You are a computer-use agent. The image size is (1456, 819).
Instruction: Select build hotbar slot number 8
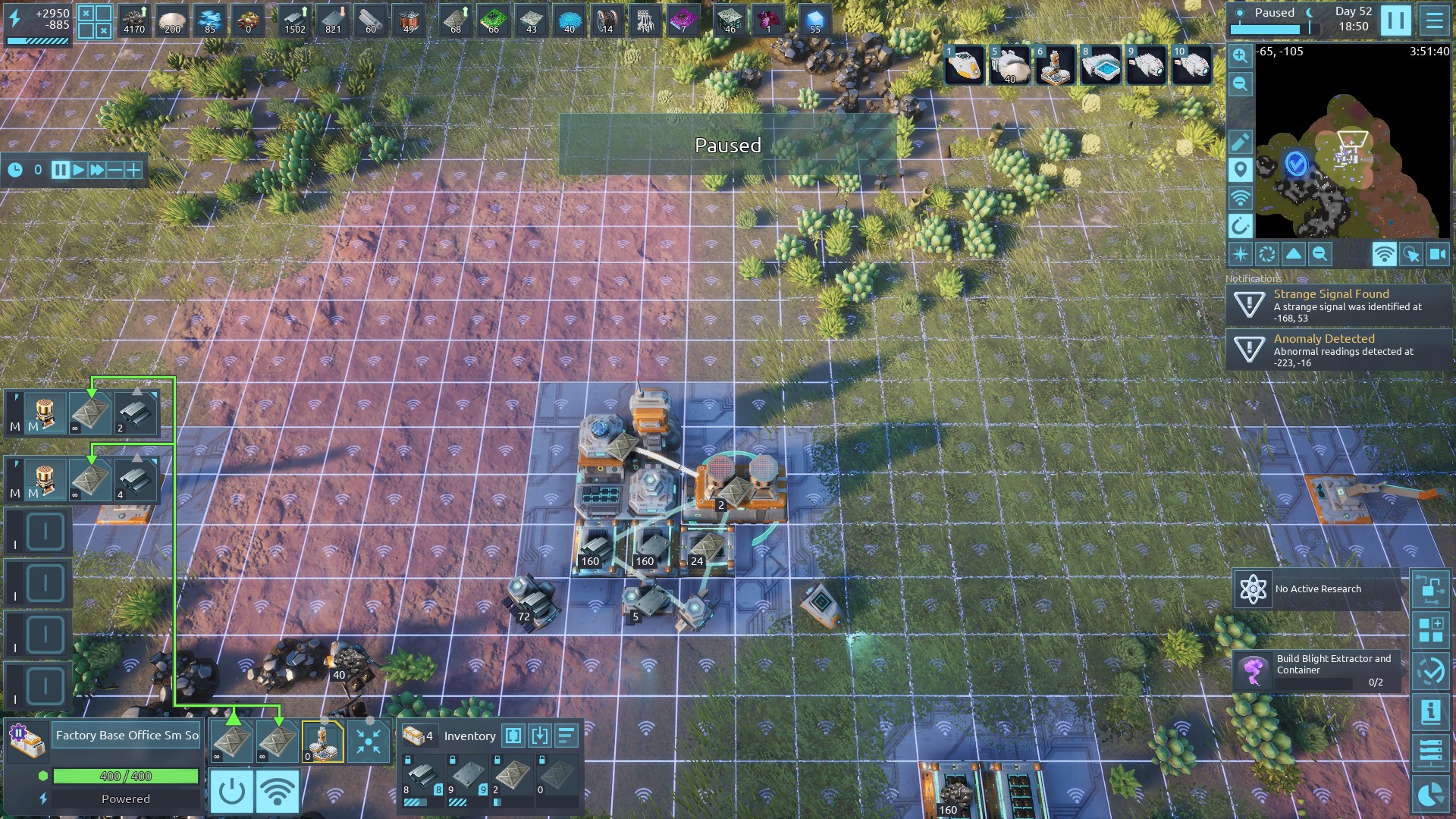click(1100, 66)
